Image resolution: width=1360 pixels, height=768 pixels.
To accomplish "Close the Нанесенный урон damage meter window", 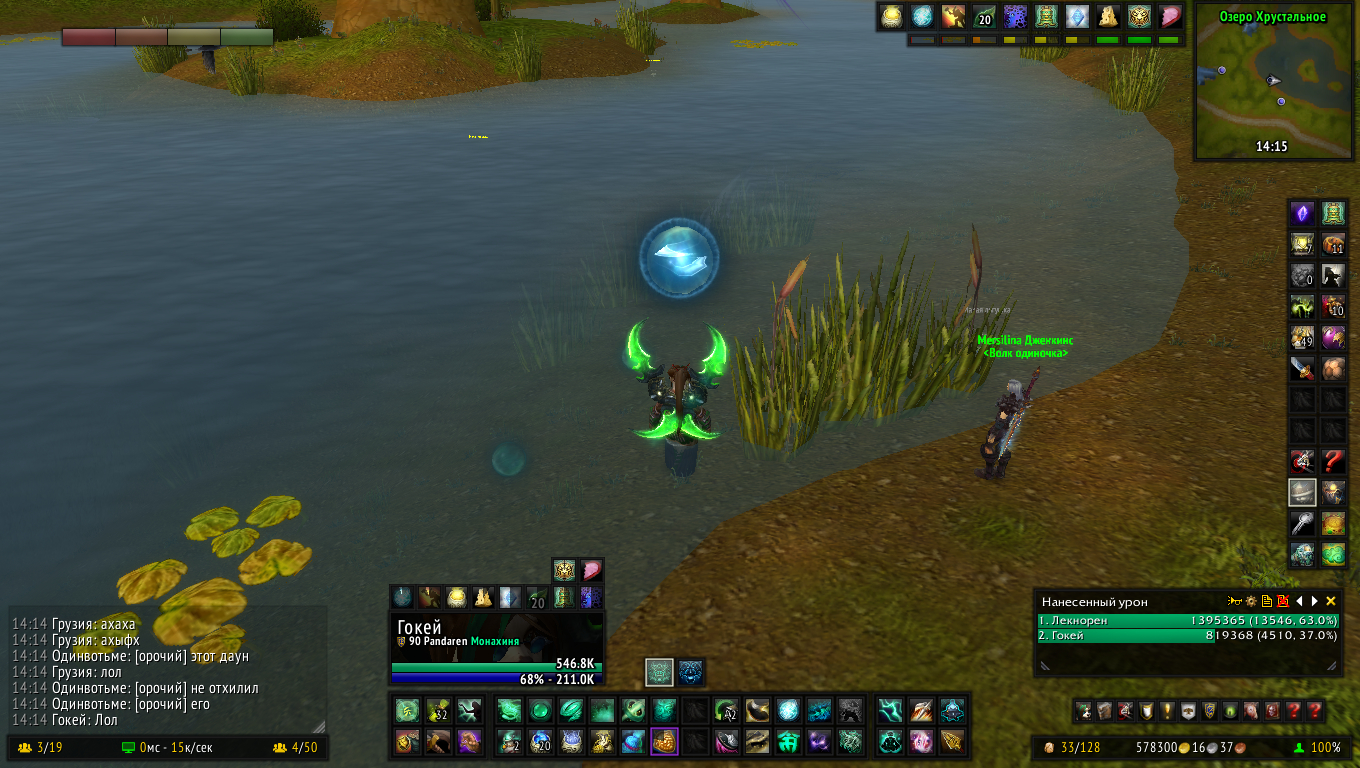I will coord(1330,601).
